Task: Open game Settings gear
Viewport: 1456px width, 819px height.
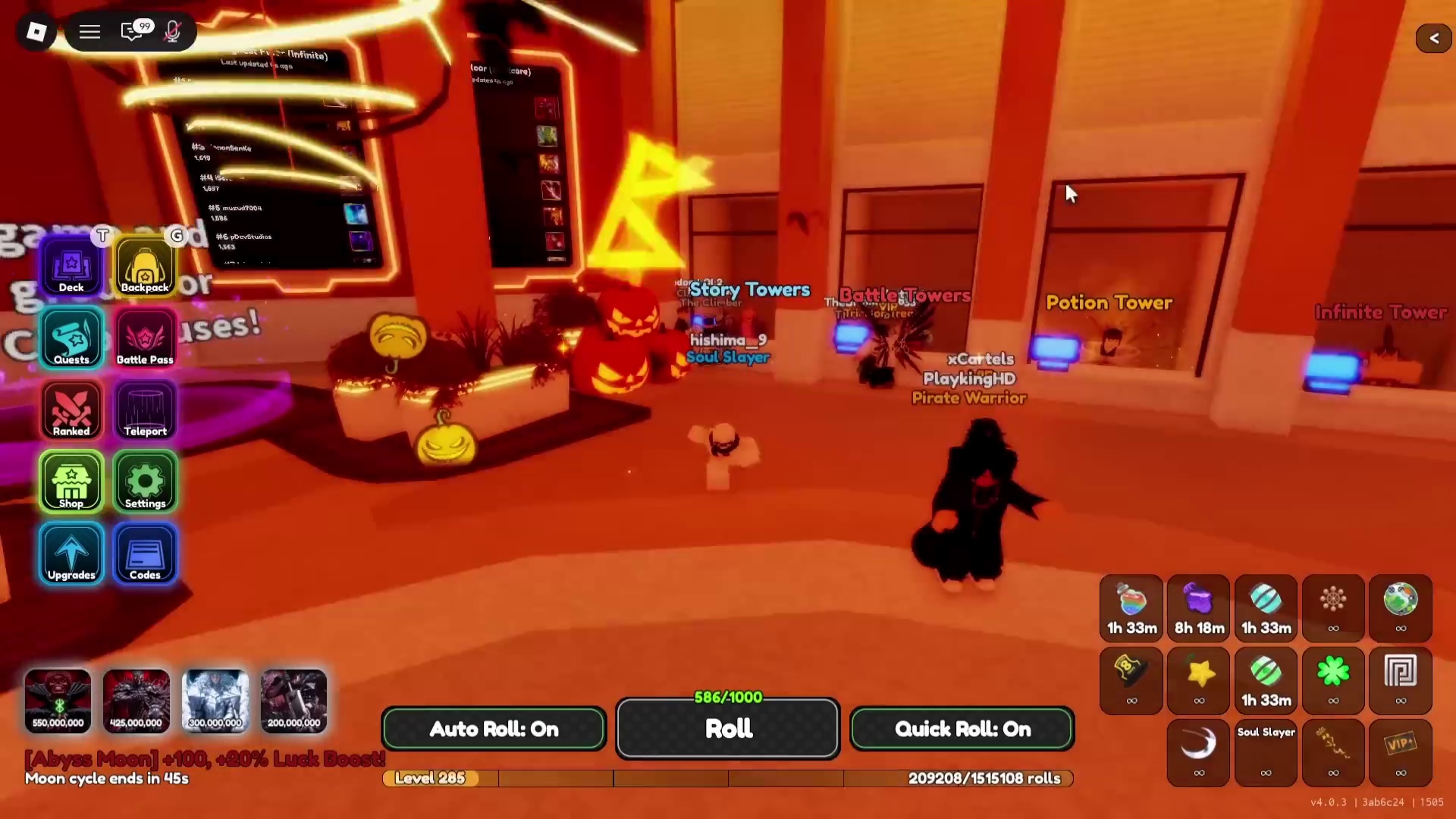Action: click(x=145, y=482)
